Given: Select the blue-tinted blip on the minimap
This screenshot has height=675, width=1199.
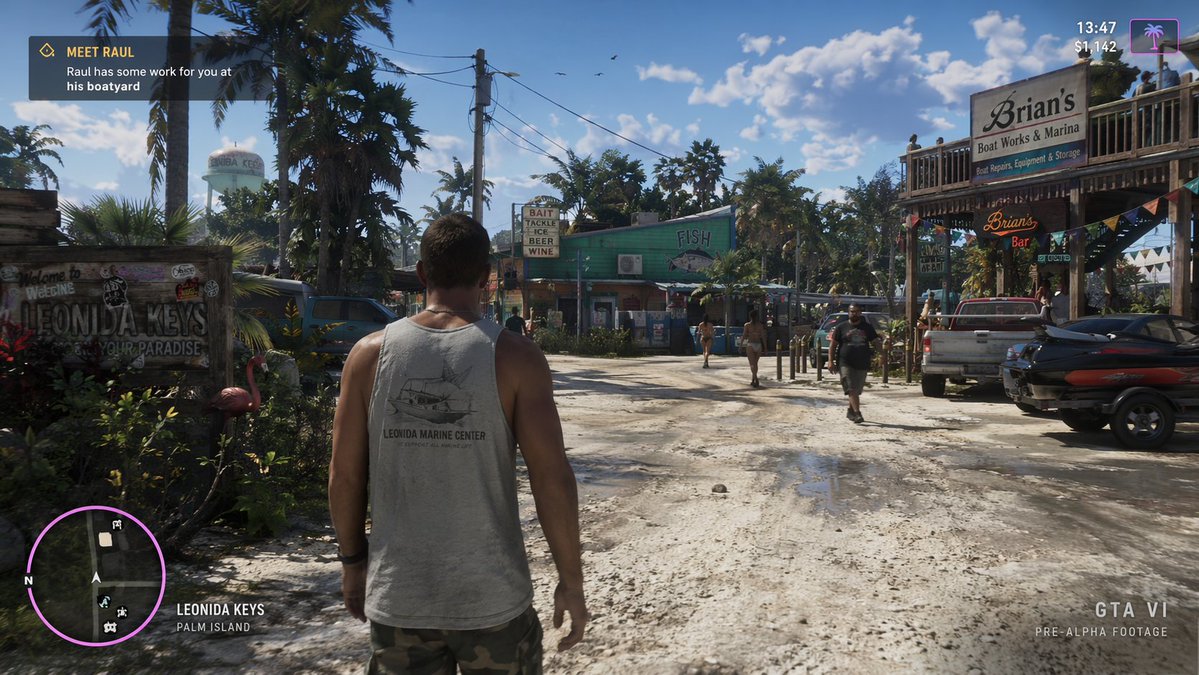Looking at the screenshot, I should (105, 601).
